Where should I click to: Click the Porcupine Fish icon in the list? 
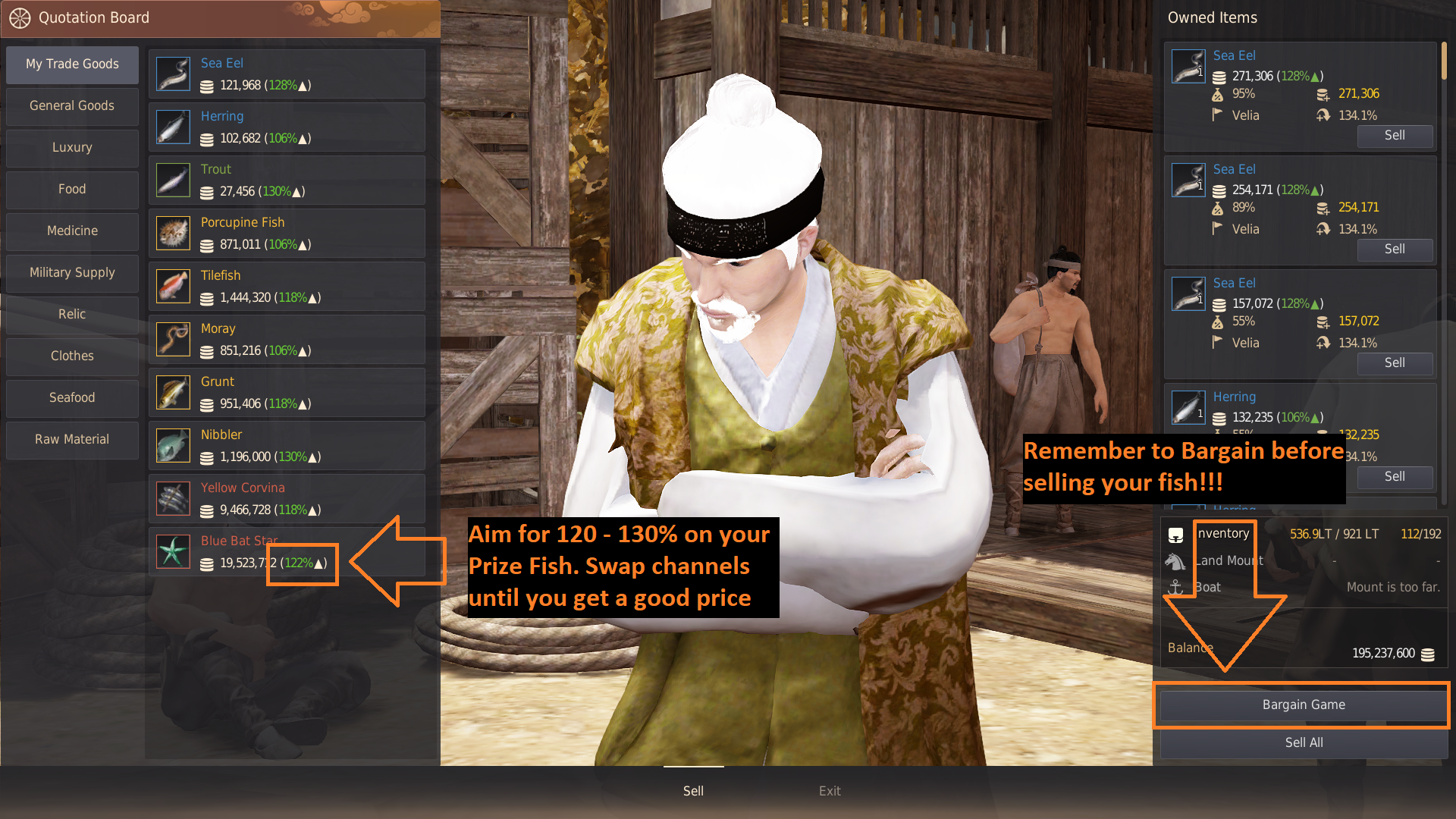pos(173,233)
